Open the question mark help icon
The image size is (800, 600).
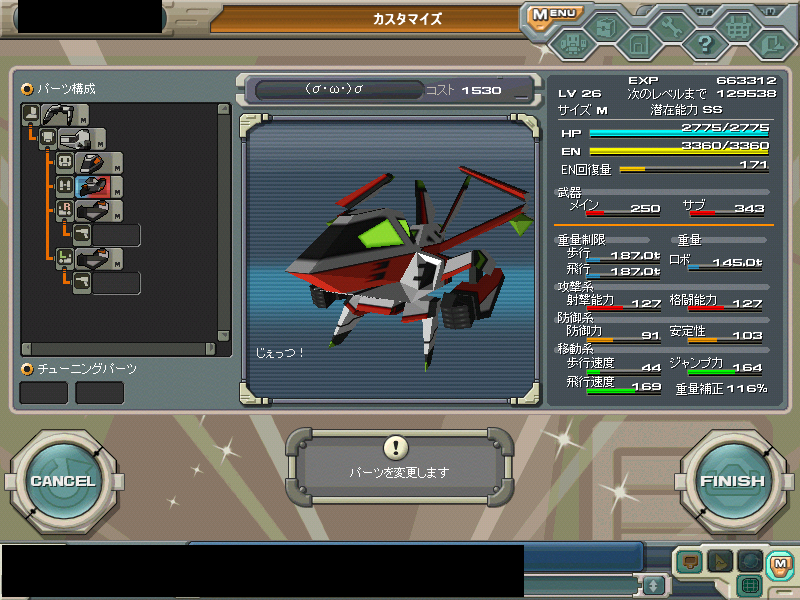tap(704, 44)
